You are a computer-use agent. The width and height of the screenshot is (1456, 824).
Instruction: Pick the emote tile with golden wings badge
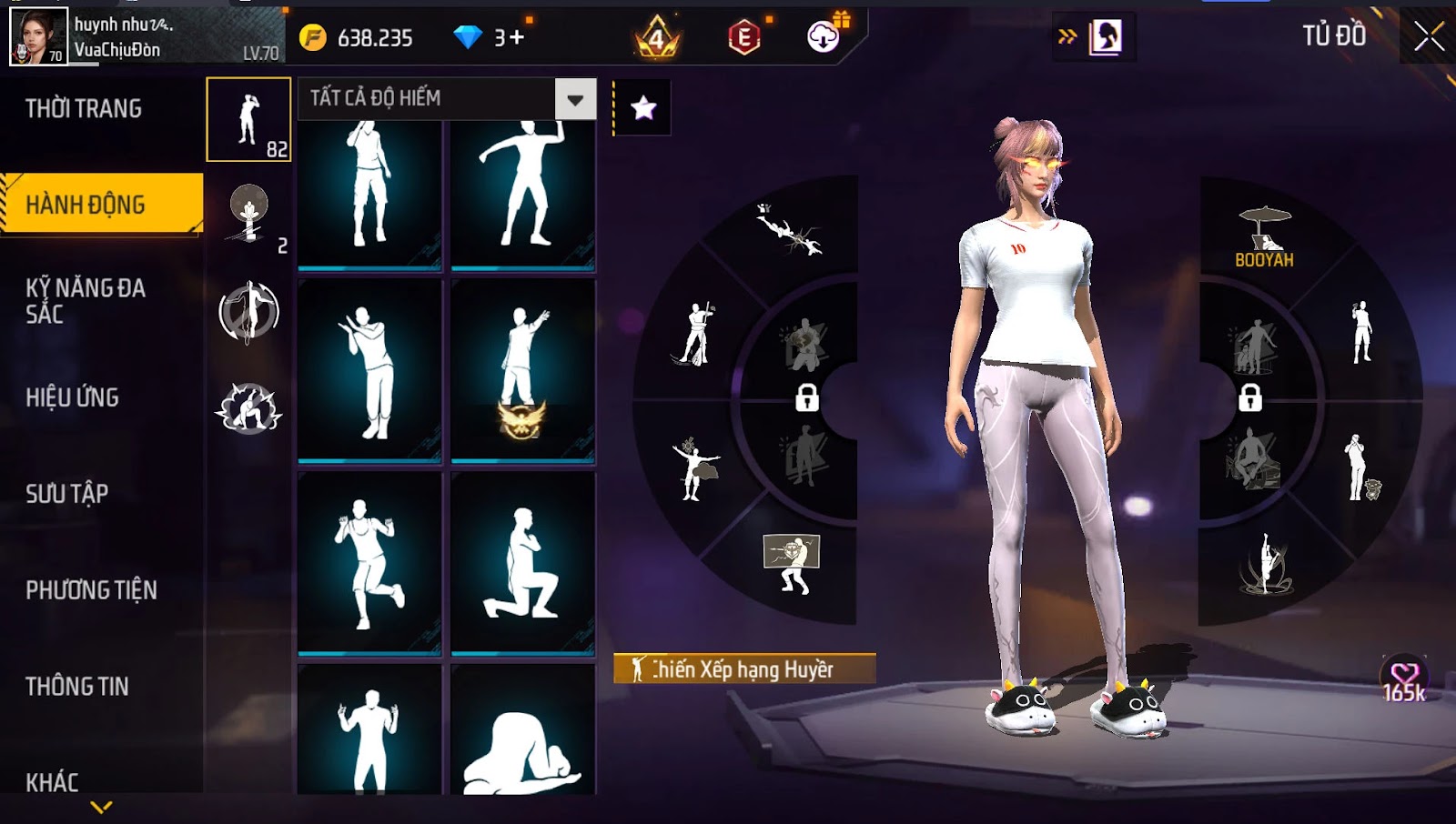(522, 370)
